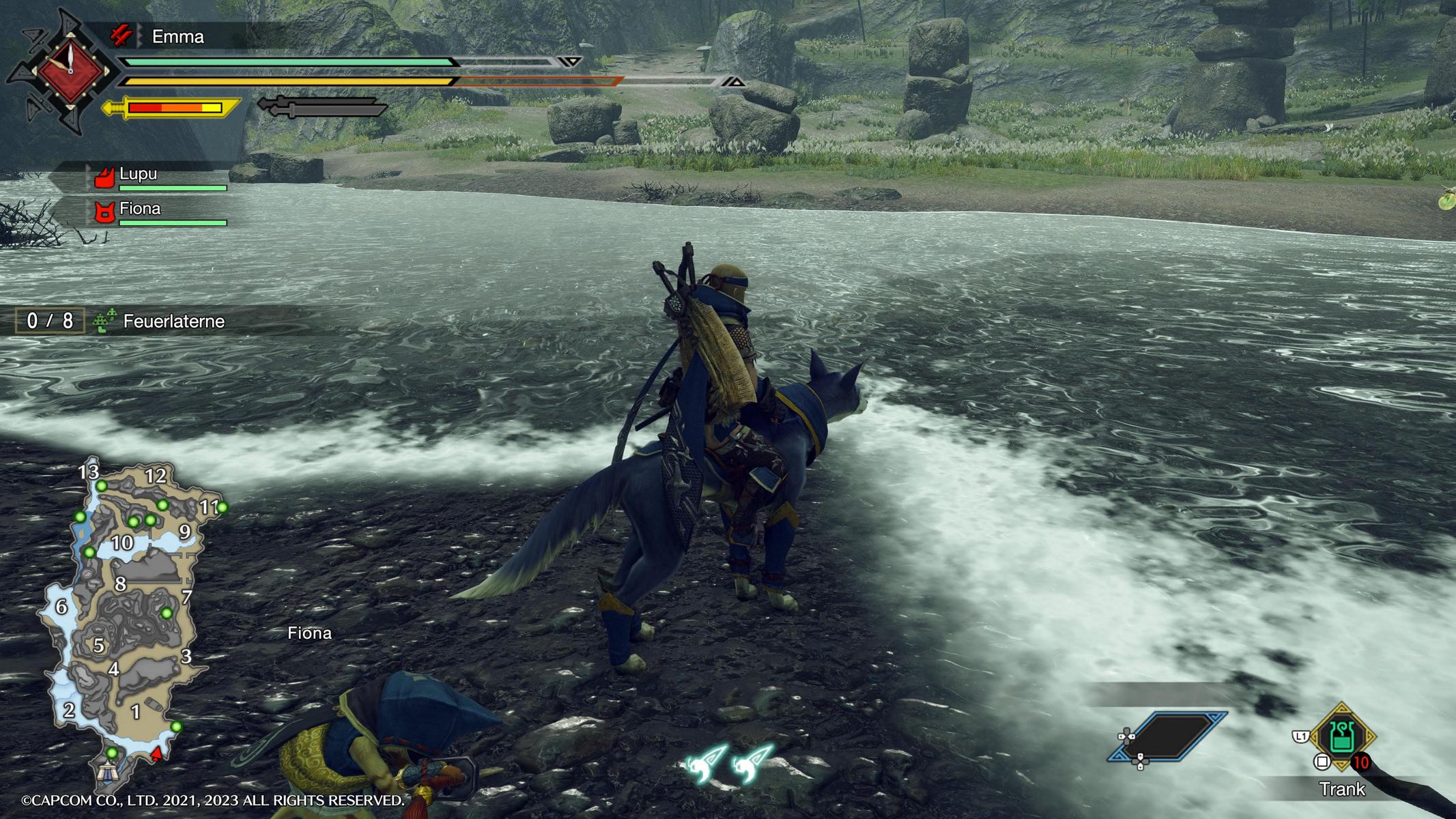This screenshot has height=819, width=1456.
Task: Select zone 5 on the minimap
Action: (x=99, y=645)
